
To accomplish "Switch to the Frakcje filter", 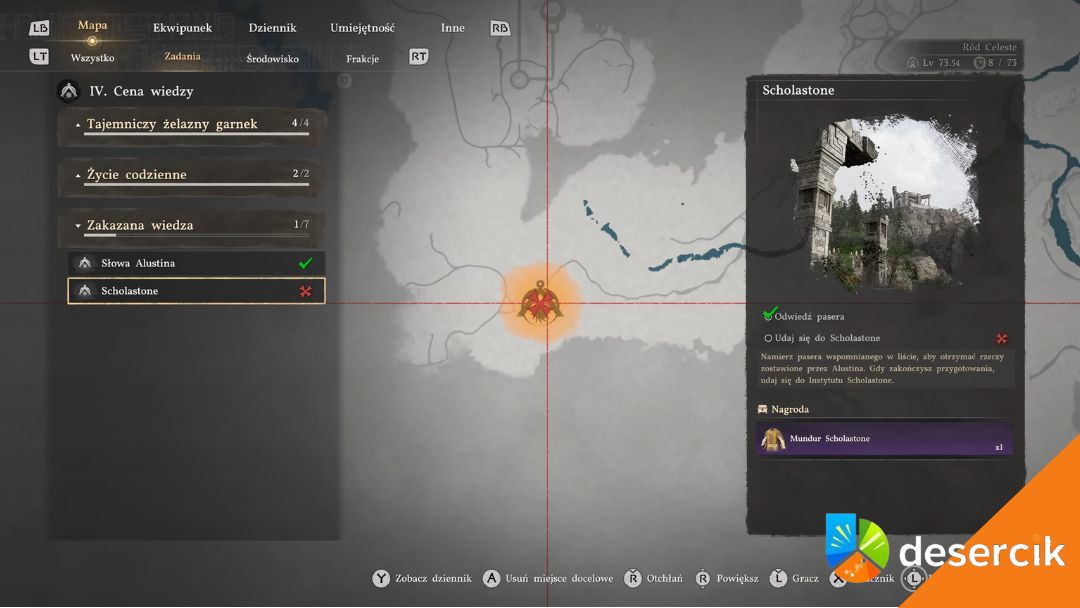I will tap(362, 59).
